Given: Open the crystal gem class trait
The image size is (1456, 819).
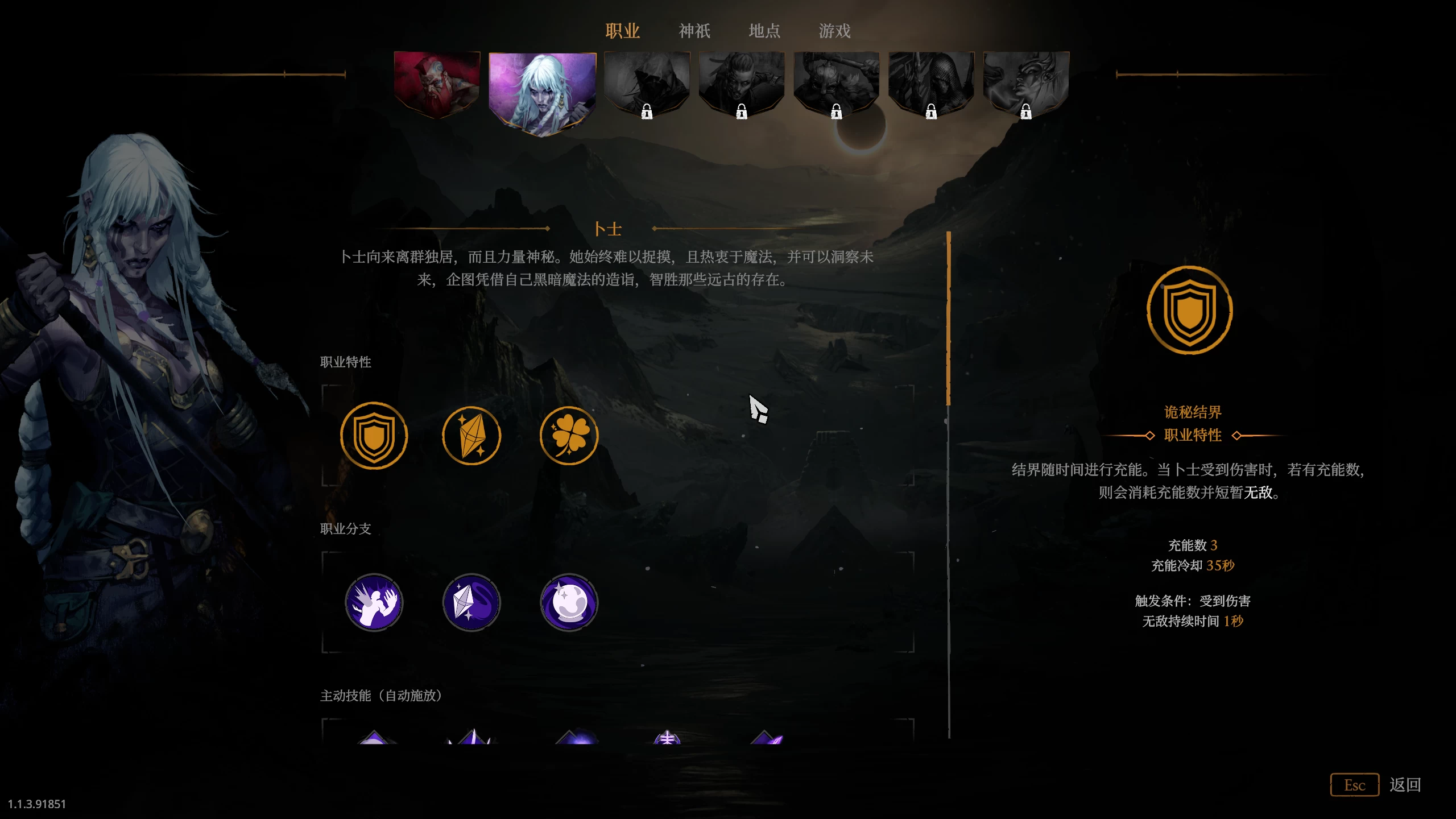Looking at the screenshot, I should point(471,435).
